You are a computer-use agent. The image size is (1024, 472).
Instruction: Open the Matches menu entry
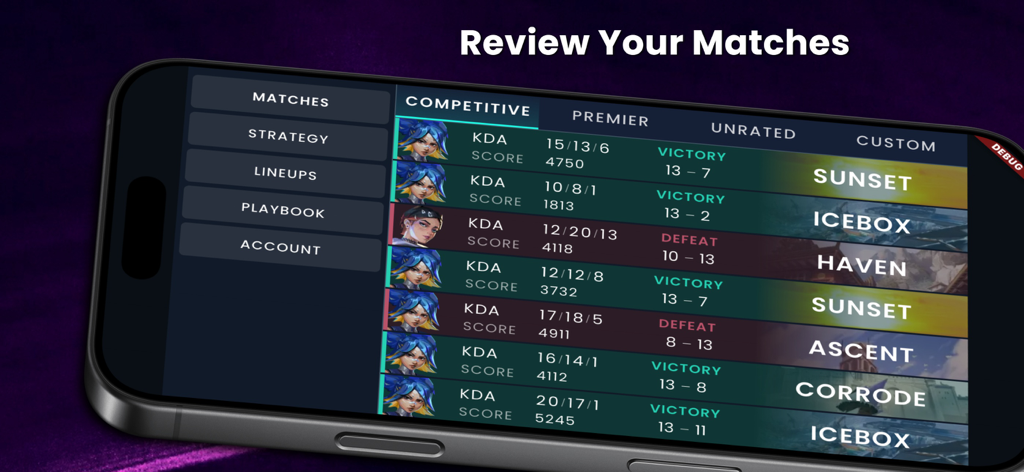tap(290, 100)
